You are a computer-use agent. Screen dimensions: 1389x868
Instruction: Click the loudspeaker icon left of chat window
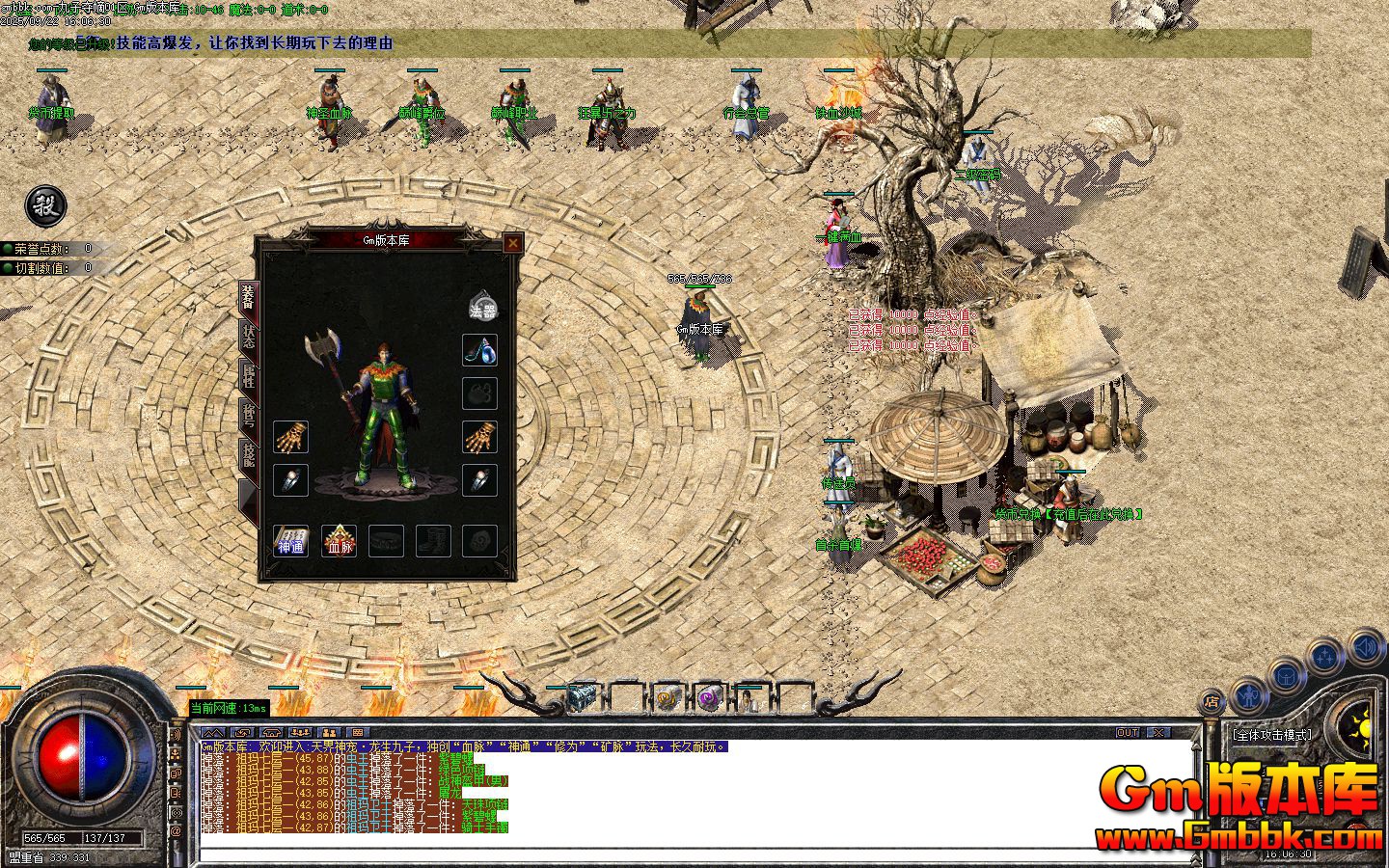176,735
